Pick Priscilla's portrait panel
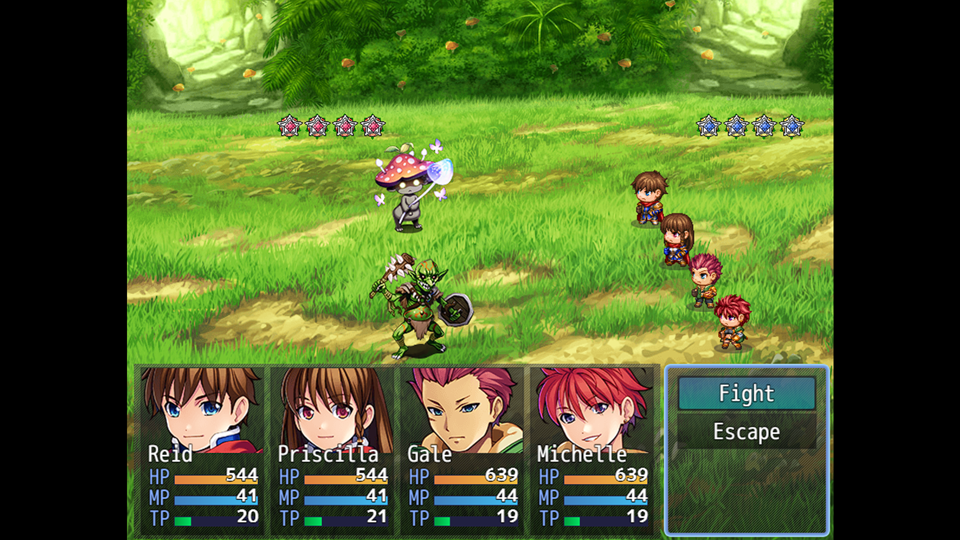Viewport: 960px width, 540px height. point(332,449)
